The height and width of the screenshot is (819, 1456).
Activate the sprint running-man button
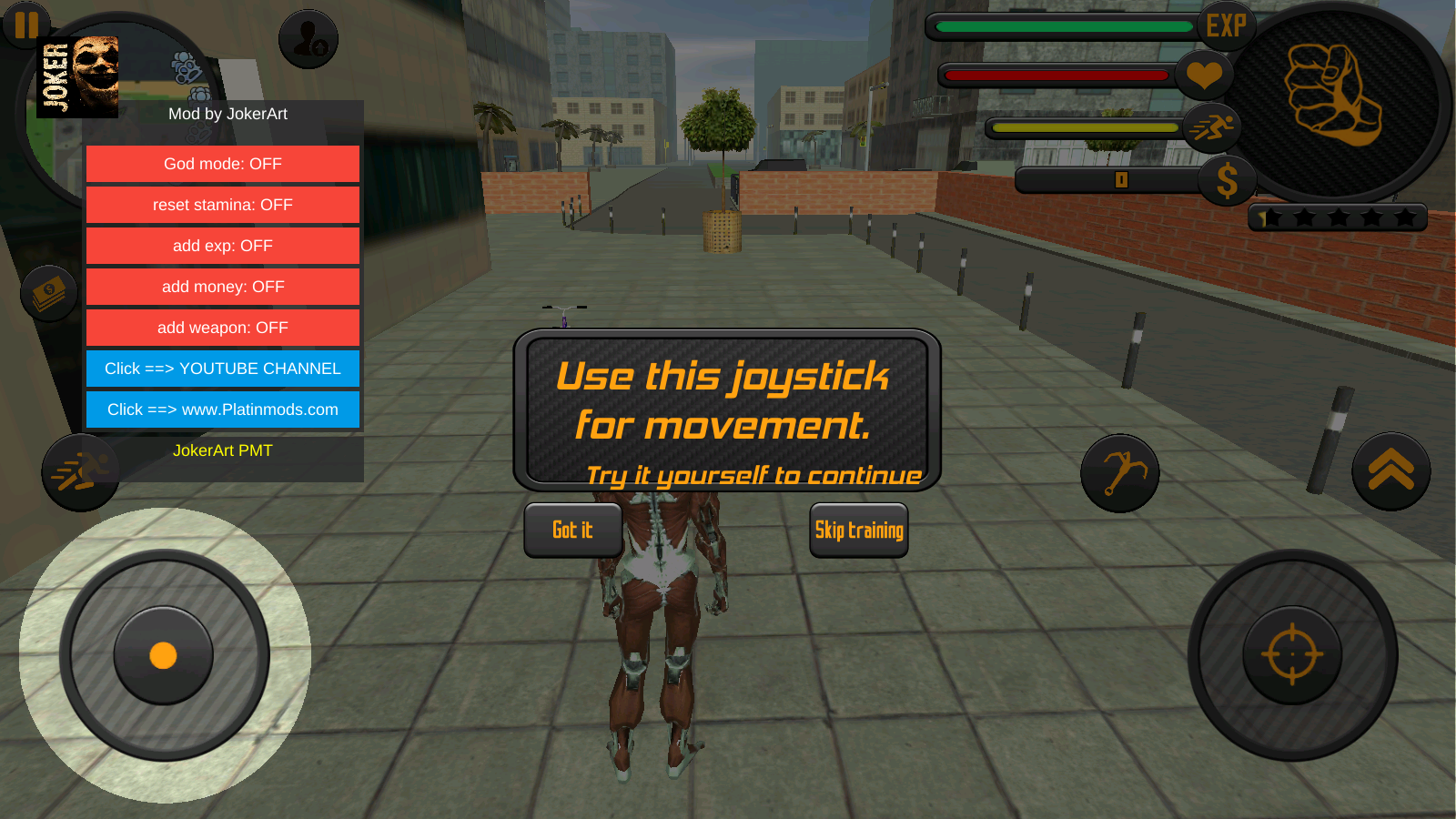tap(80, 472)
